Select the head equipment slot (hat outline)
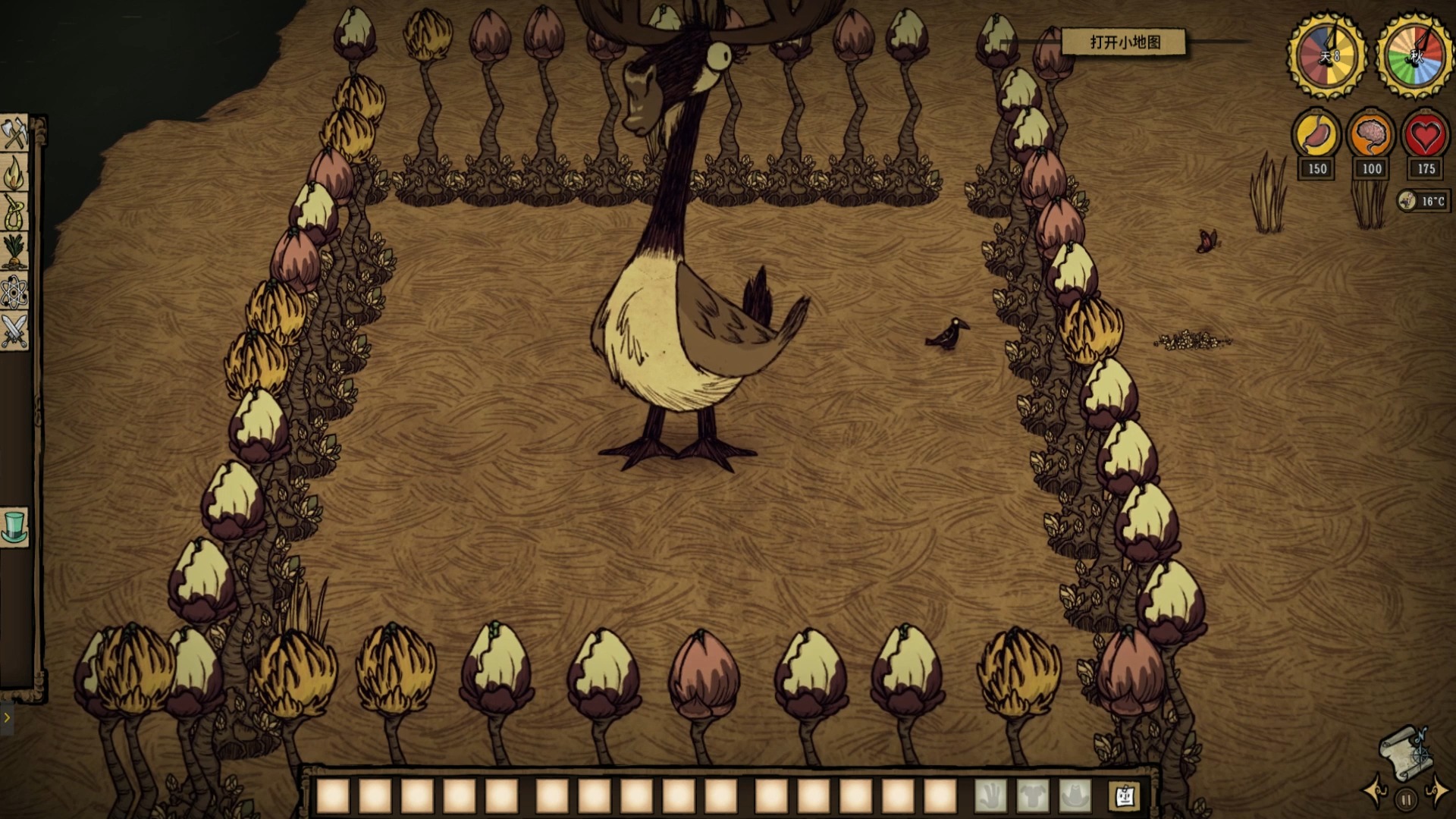The width and height of the screenshot is (1456, 819). 1075,796
